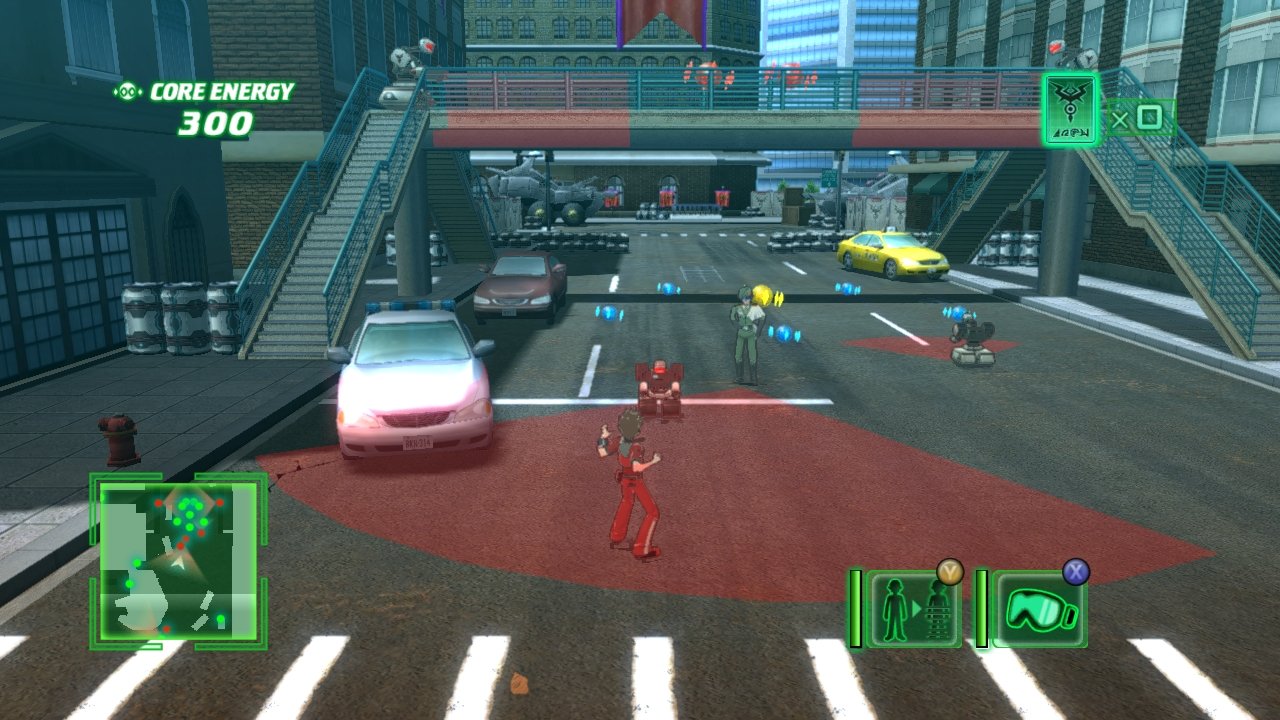Viewport: 1280px width, 720px height.
Task: Click the player character in red outfit
Action: click(628, 470)
